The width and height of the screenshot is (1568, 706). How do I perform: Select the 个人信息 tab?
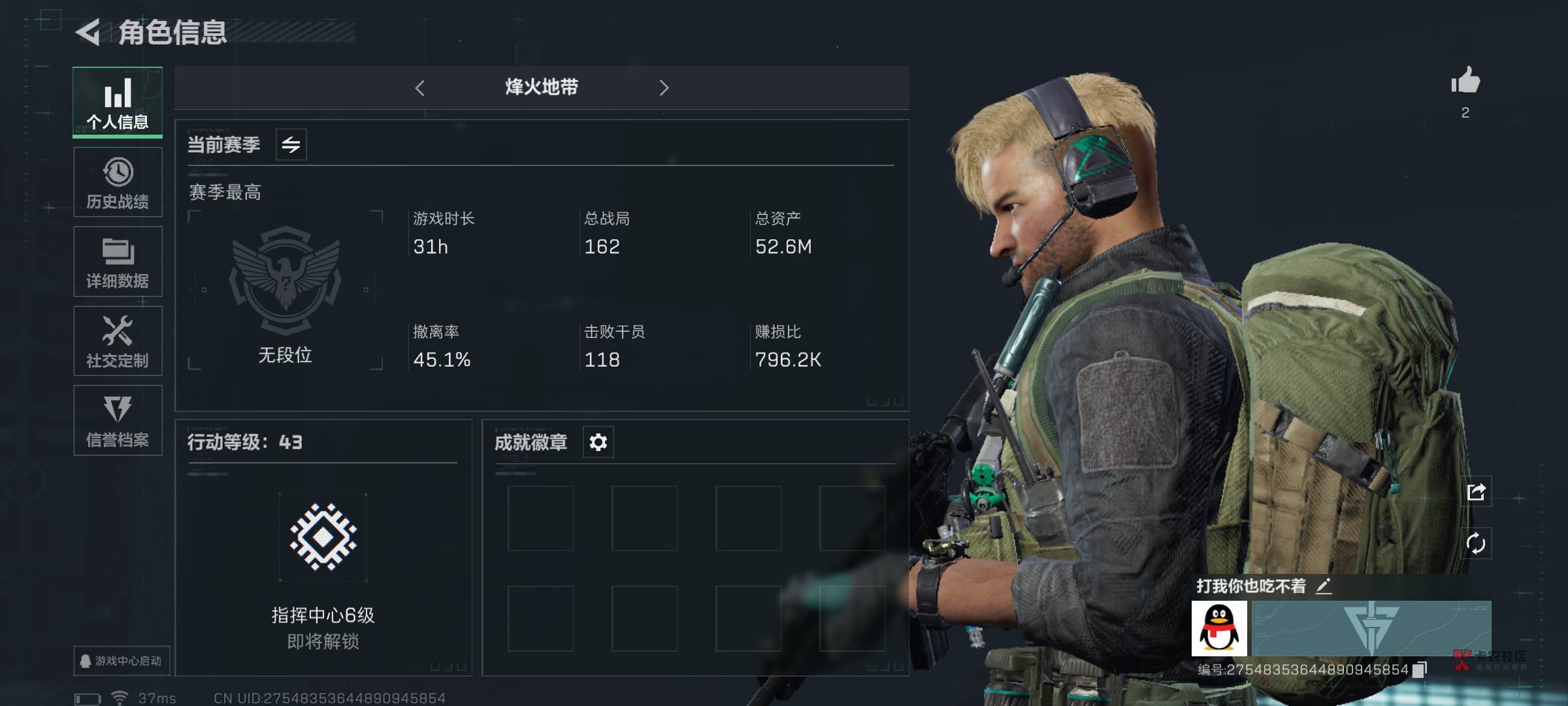[118, 103]
